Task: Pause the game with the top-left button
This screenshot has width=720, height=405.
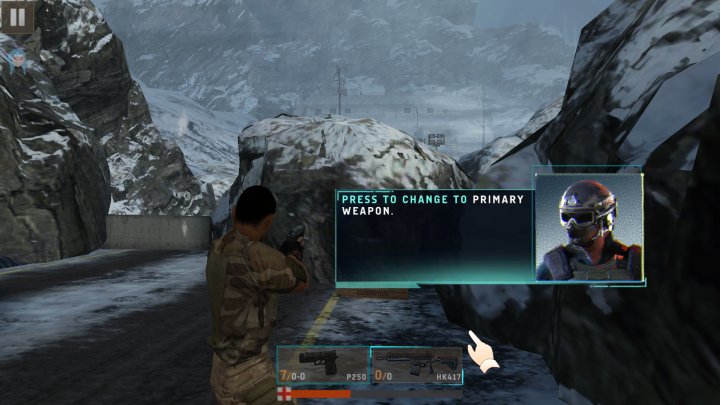Action: coord(17,16)
